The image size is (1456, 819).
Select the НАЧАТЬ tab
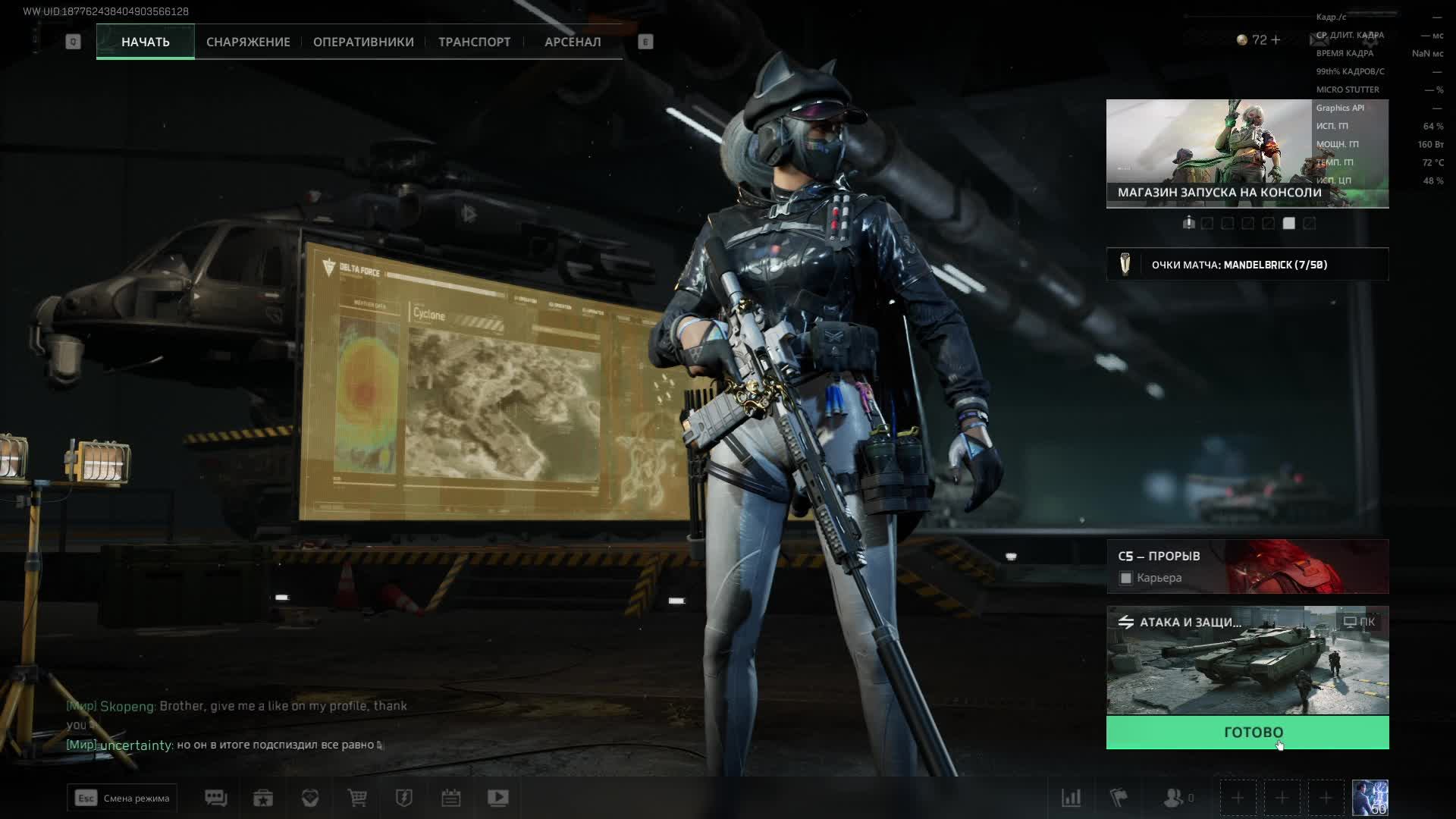[x=145, y=42]
